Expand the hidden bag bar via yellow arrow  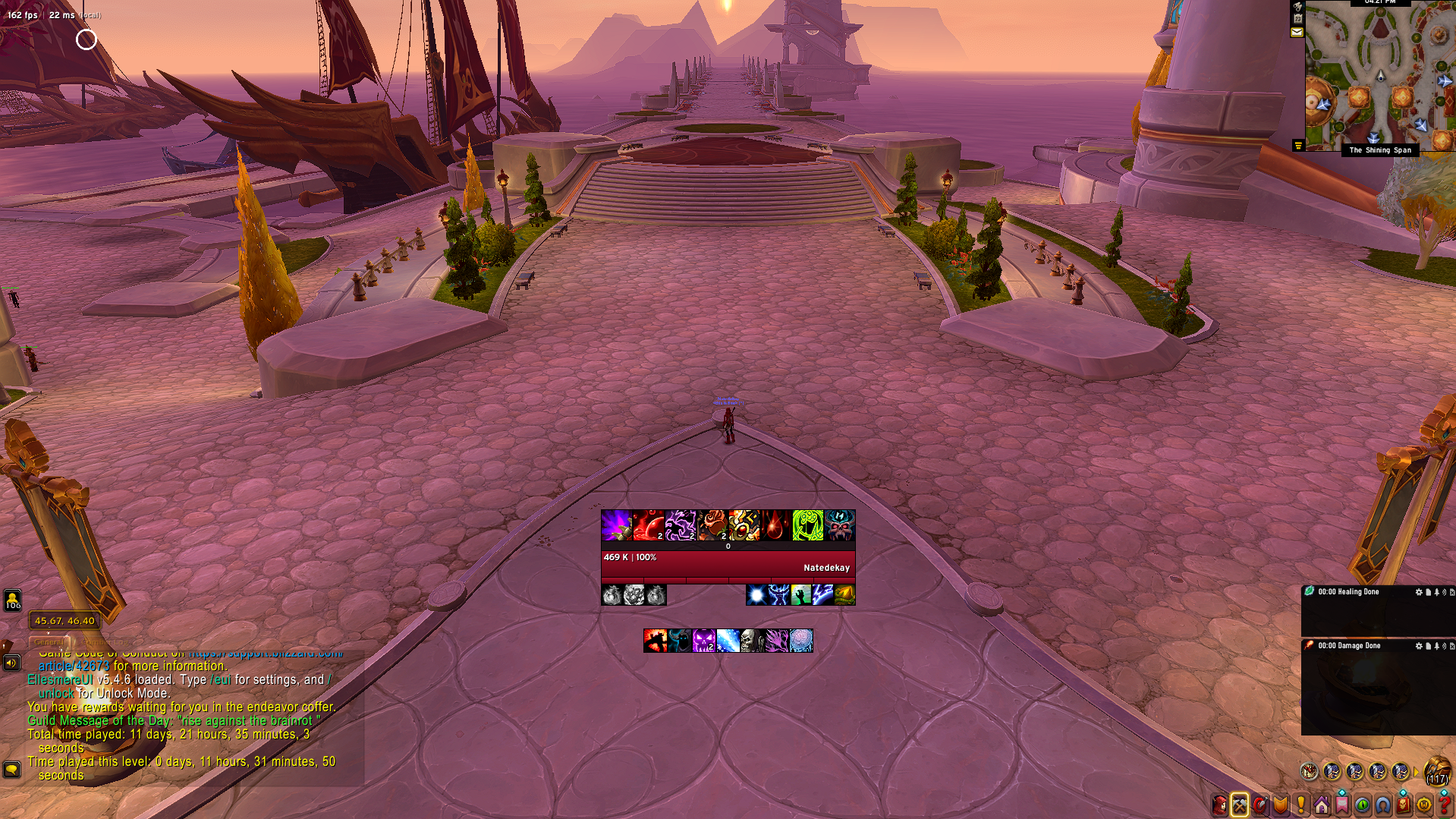point(1417,772)
